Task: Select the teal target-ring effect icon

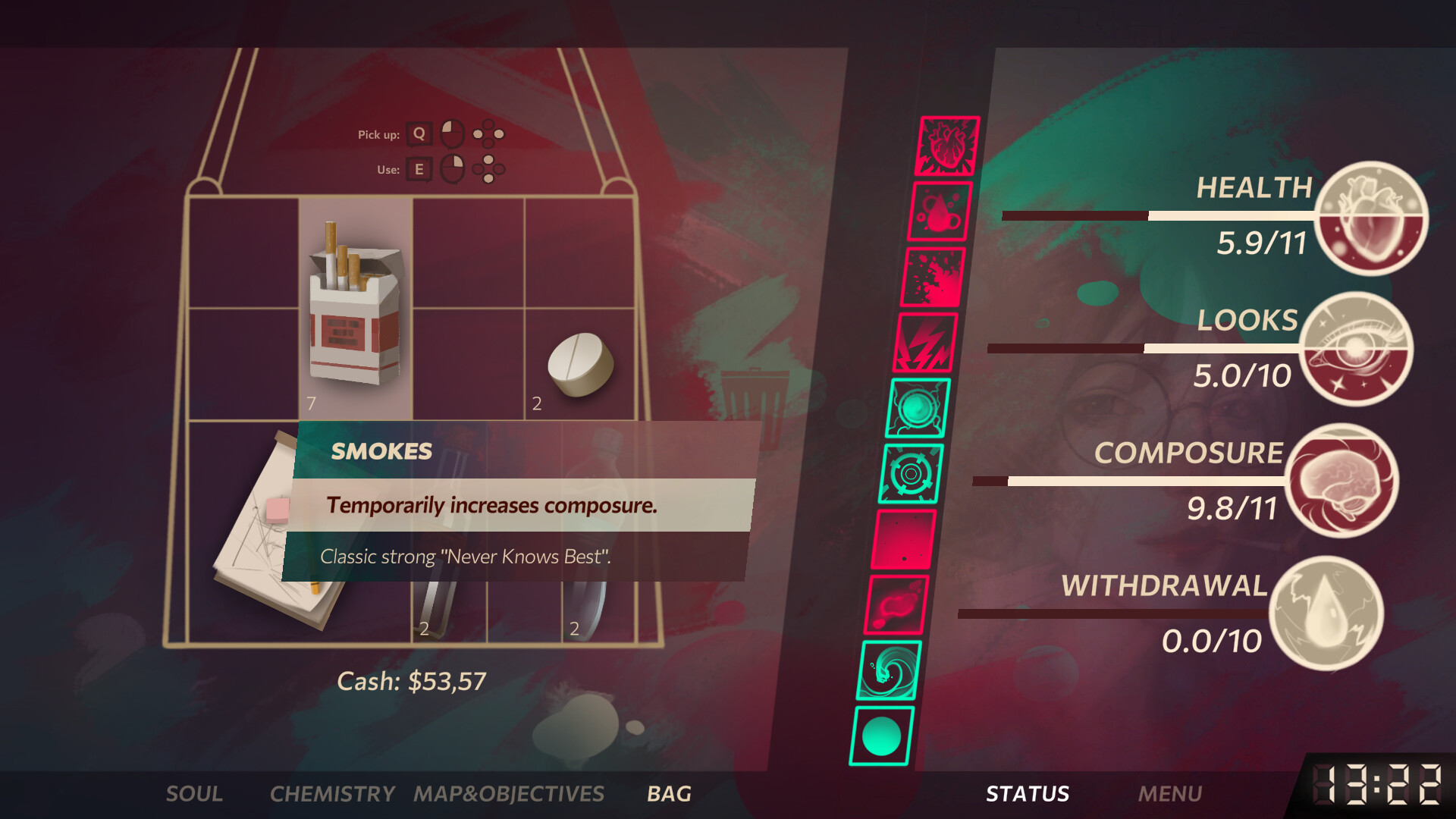Action: (911, 473)
